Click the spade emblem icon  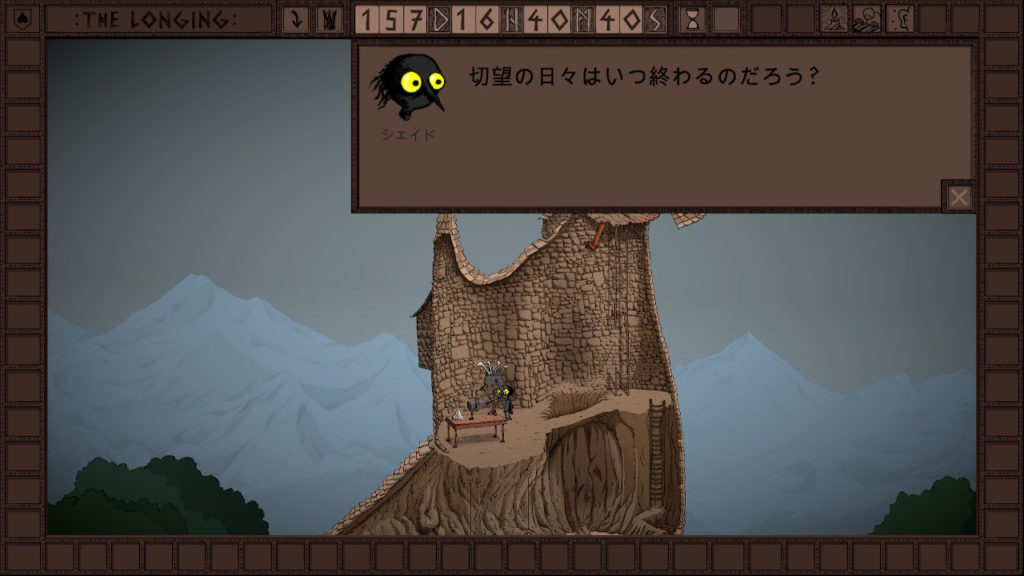pyautogui.click(x=23, y=19)
